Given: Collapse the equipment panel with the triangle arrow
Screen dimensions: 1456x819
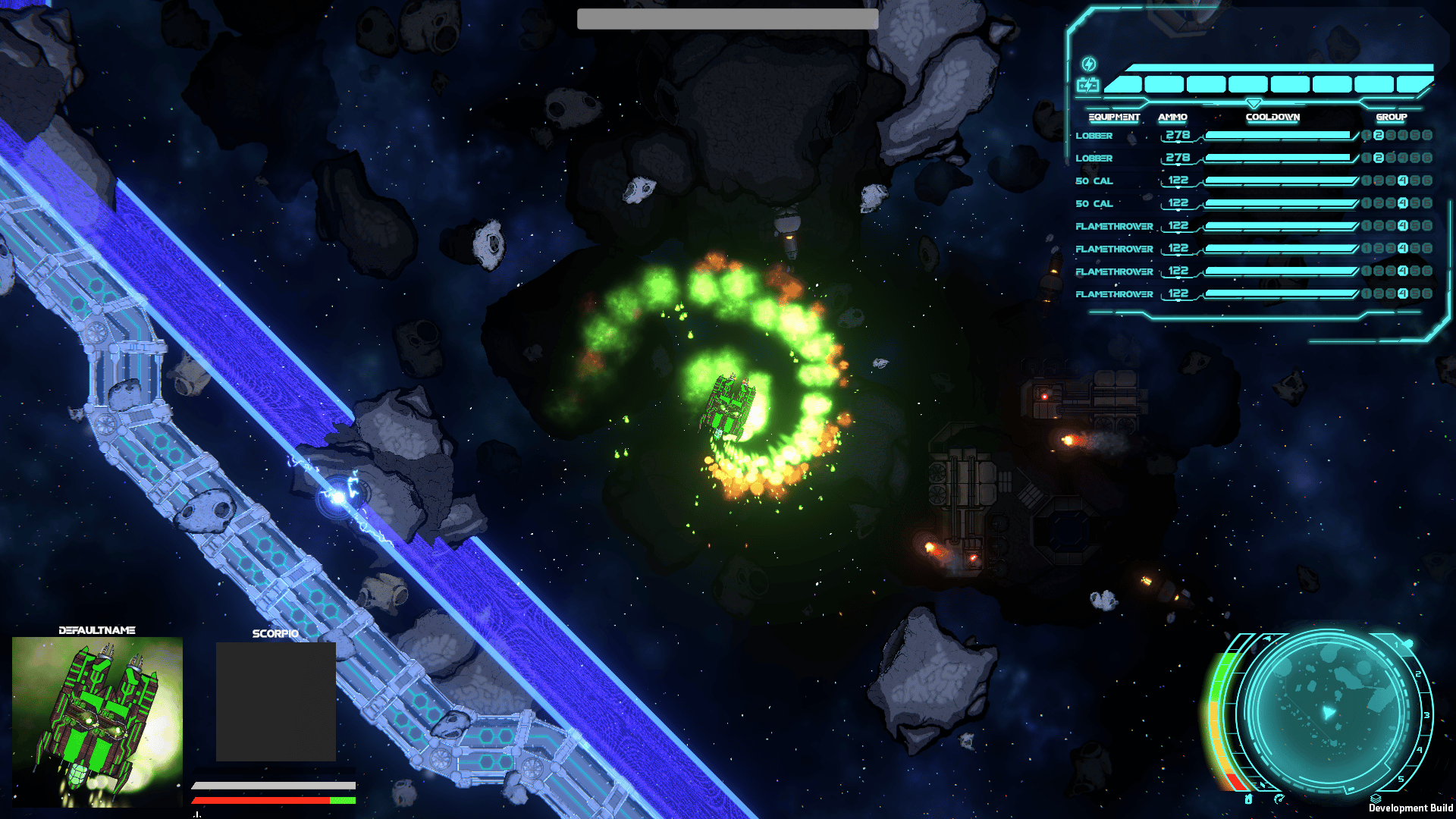Looking at the screenshot, I should (x=1254, y=103).
